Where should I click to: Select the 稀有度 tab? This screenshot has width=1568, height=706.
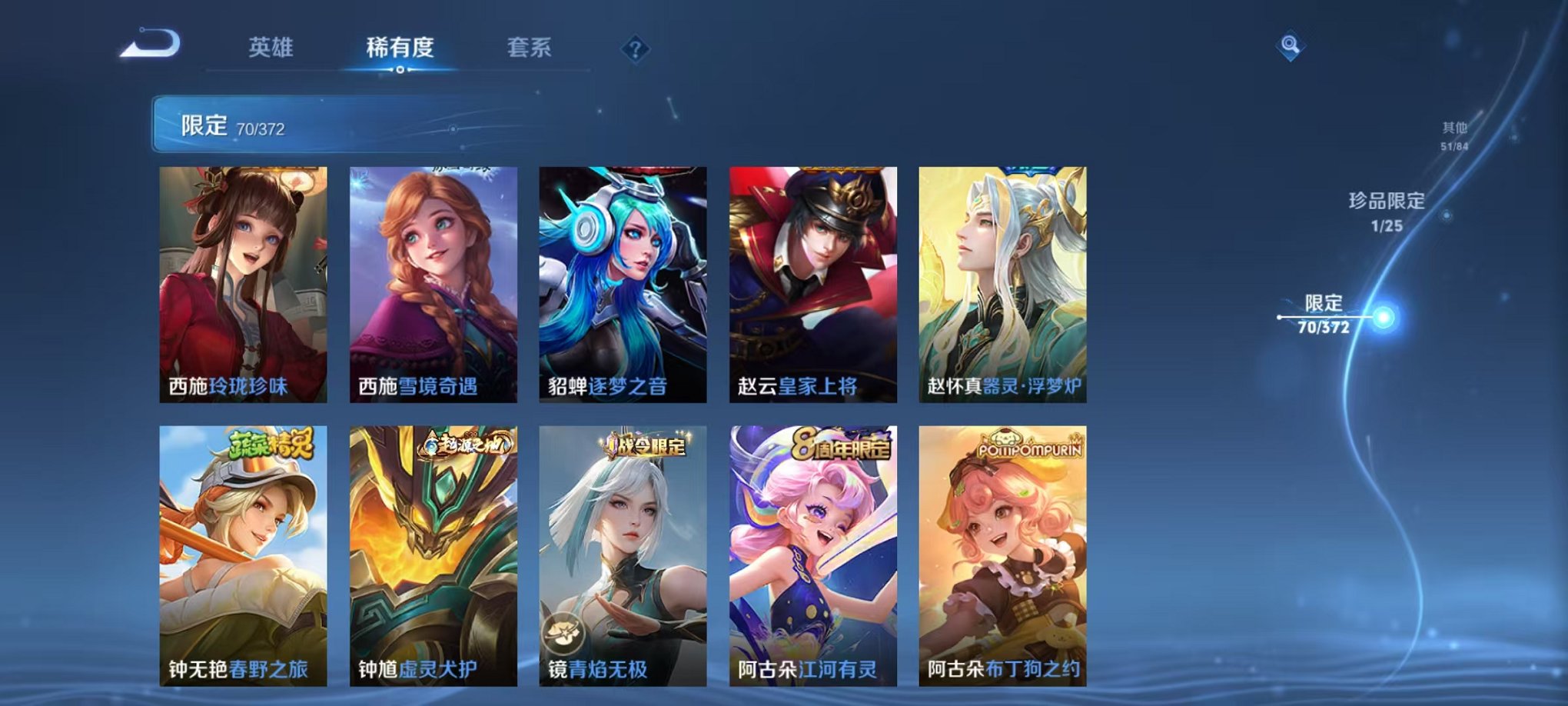(399, 46)
